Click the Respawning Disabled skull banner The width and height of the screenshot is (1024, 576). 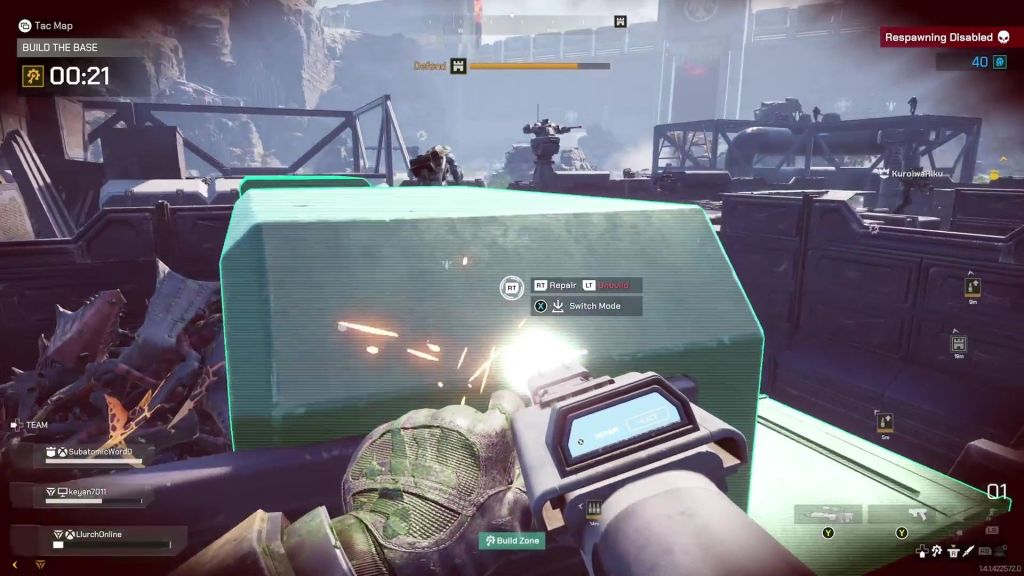(x=946, y=38)
